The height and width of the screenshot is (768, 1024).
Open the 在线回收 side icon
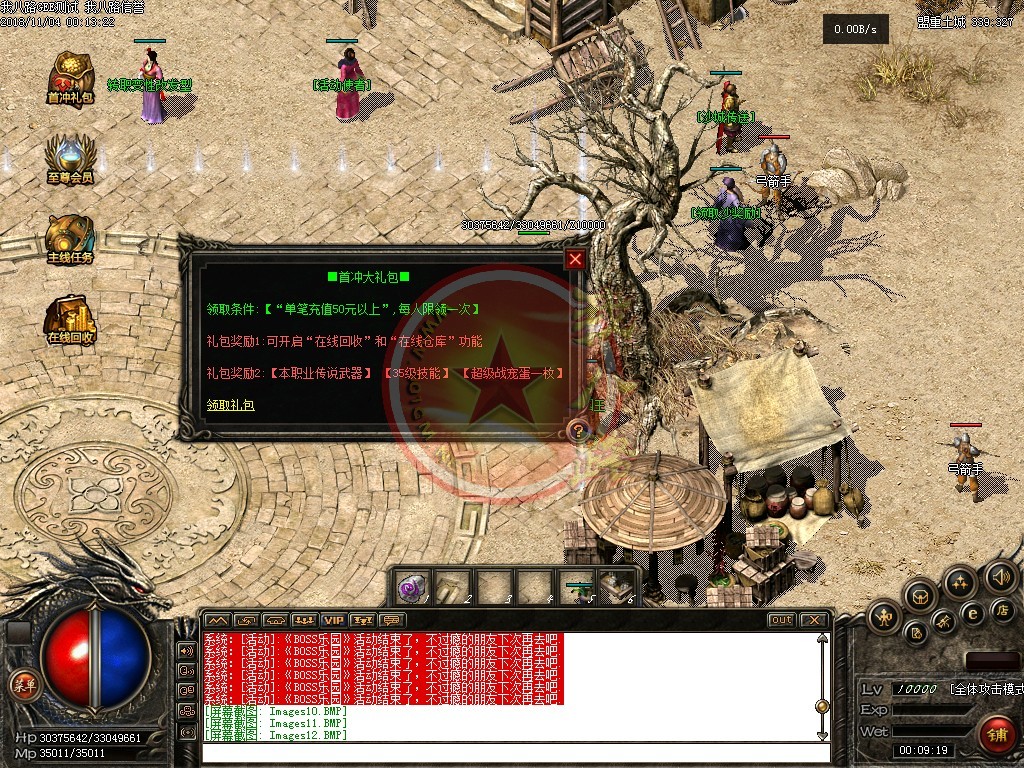click(69, 318)
